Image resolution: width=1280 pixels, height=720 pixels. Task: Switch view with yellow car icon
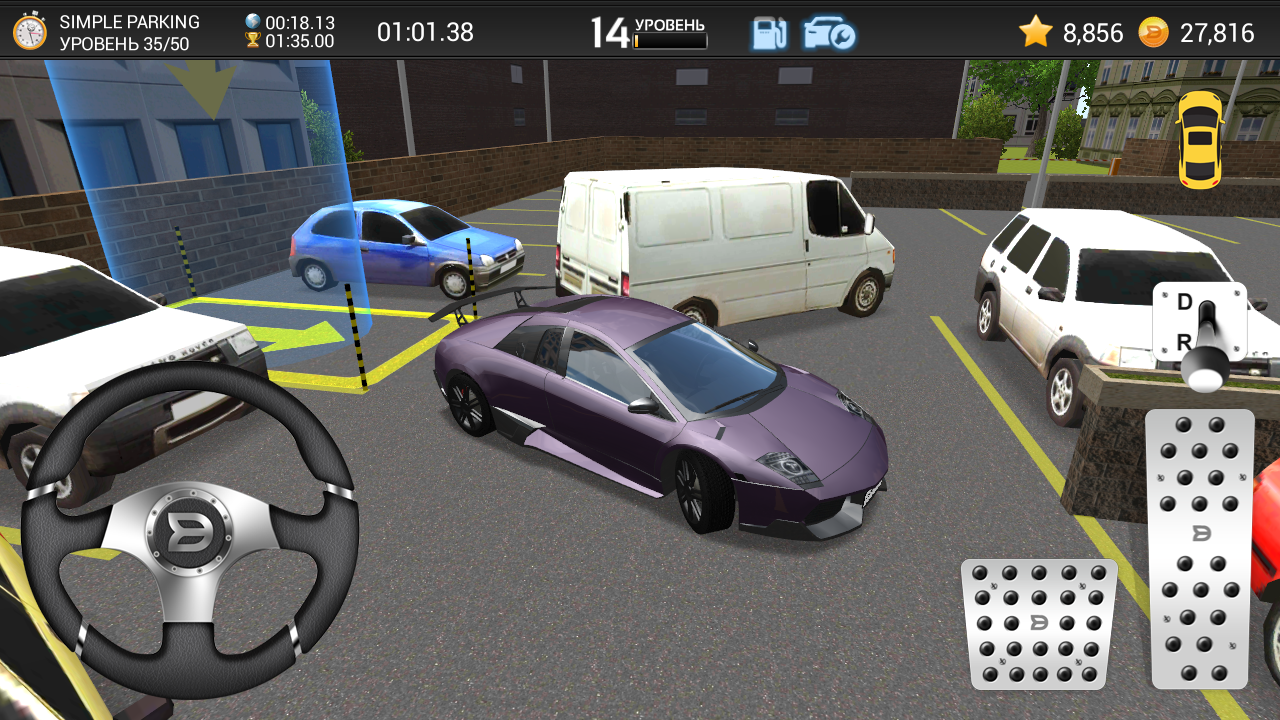click(x=1200, y=140)
